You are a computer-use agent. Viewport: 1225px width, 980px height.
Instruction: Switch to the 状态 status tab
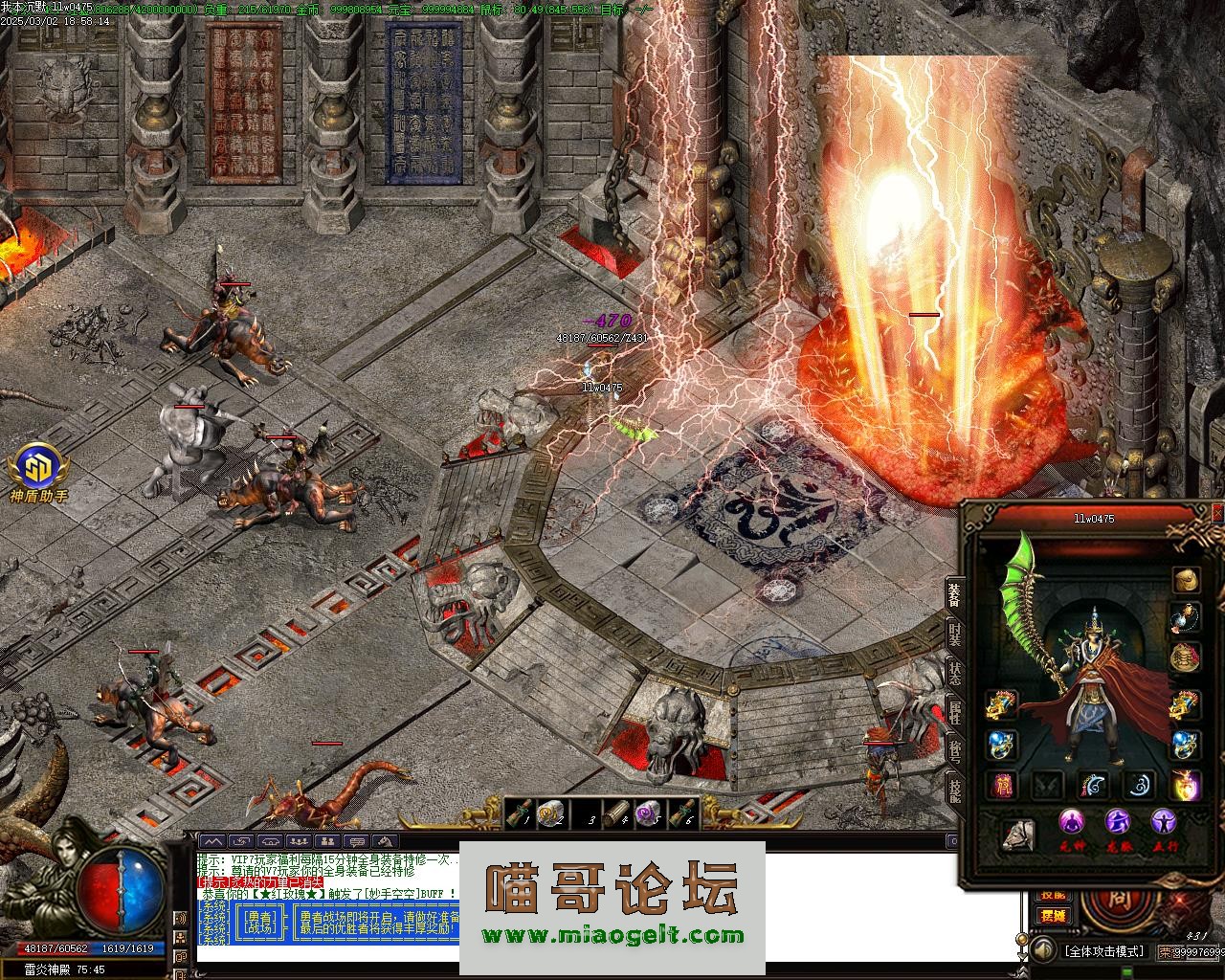954,671
